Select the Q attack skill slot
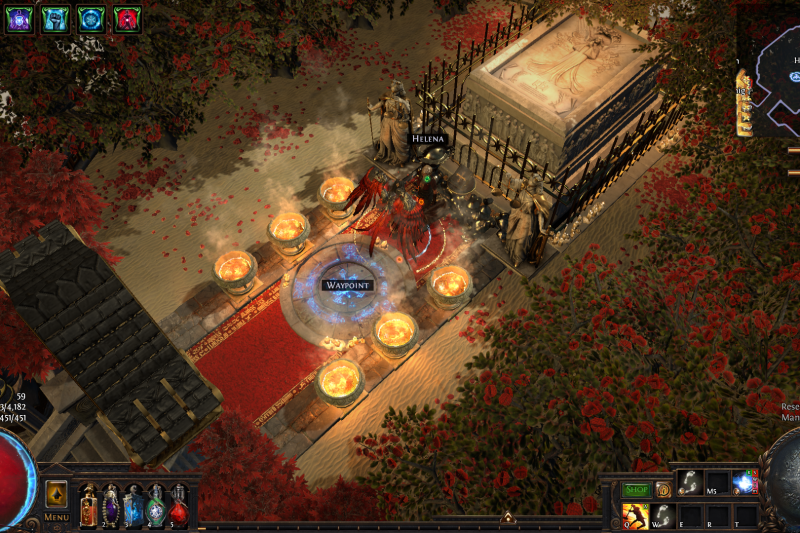The height and width of the screenshot is (533, 800). point(634,515)
